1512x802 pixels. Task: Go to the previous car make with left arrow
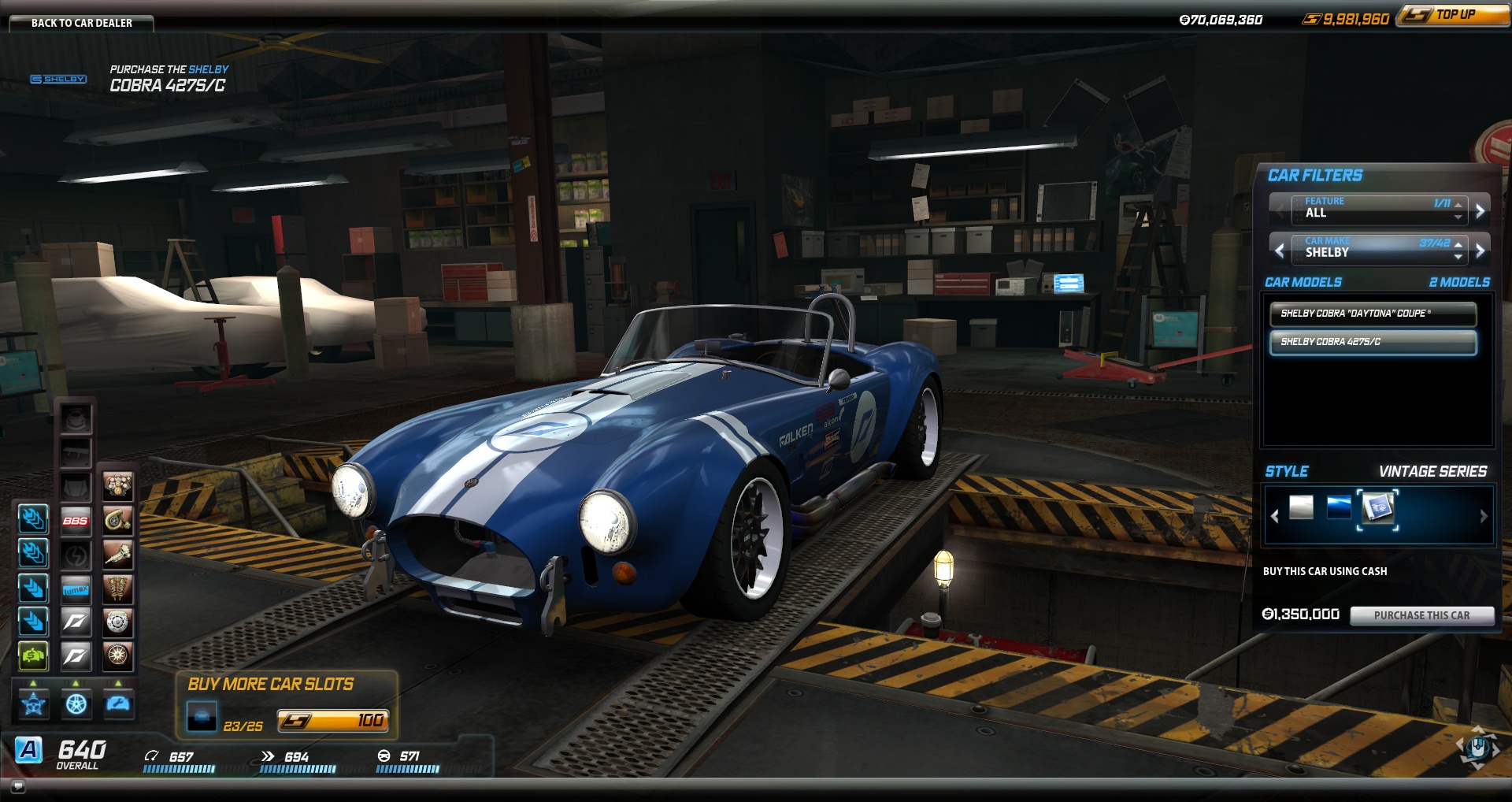[1280, 251]
